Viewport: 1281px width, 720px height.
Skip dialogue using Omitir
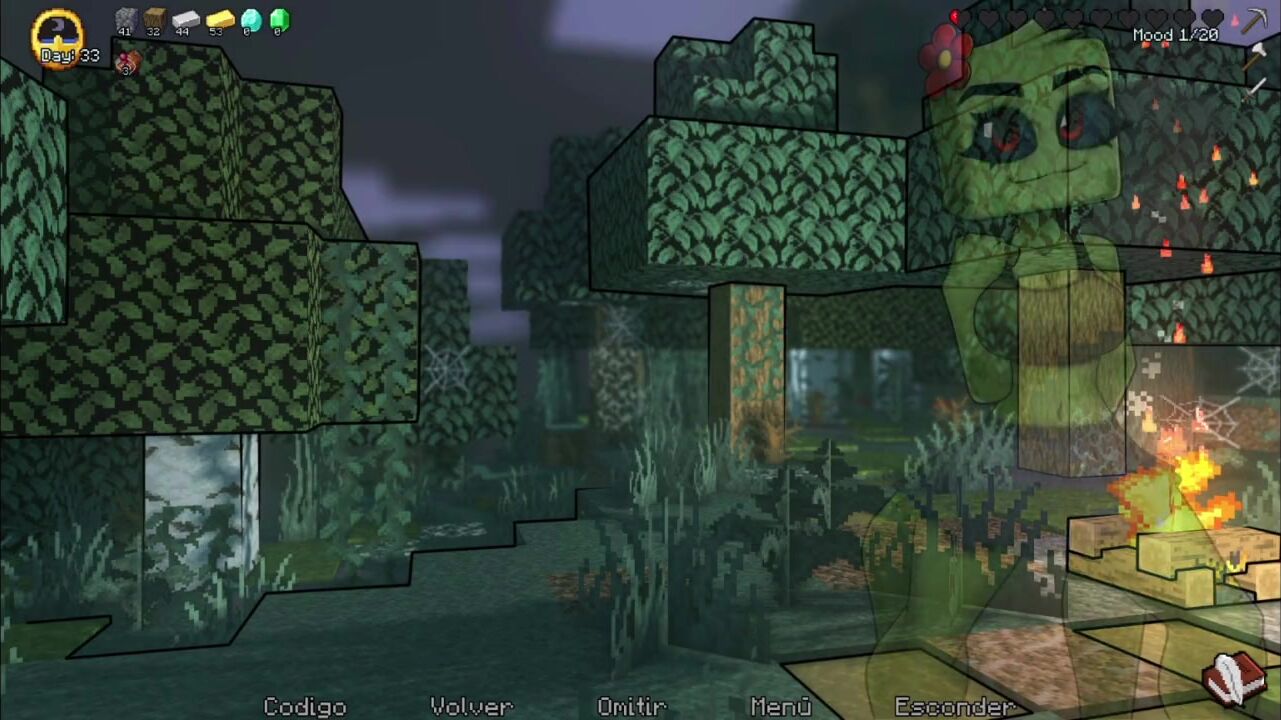(631, 706)
